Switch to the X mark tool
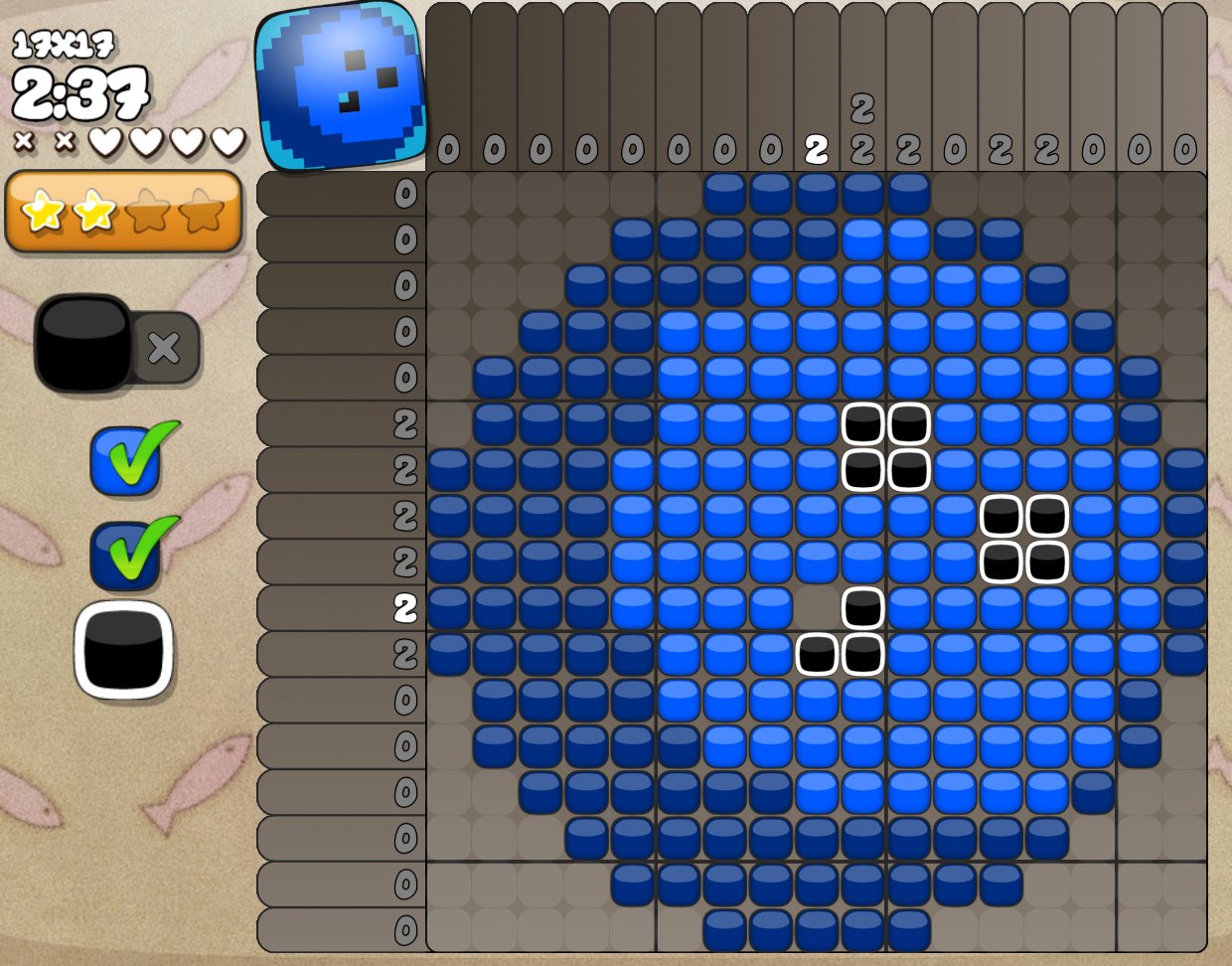 (164, 347)
